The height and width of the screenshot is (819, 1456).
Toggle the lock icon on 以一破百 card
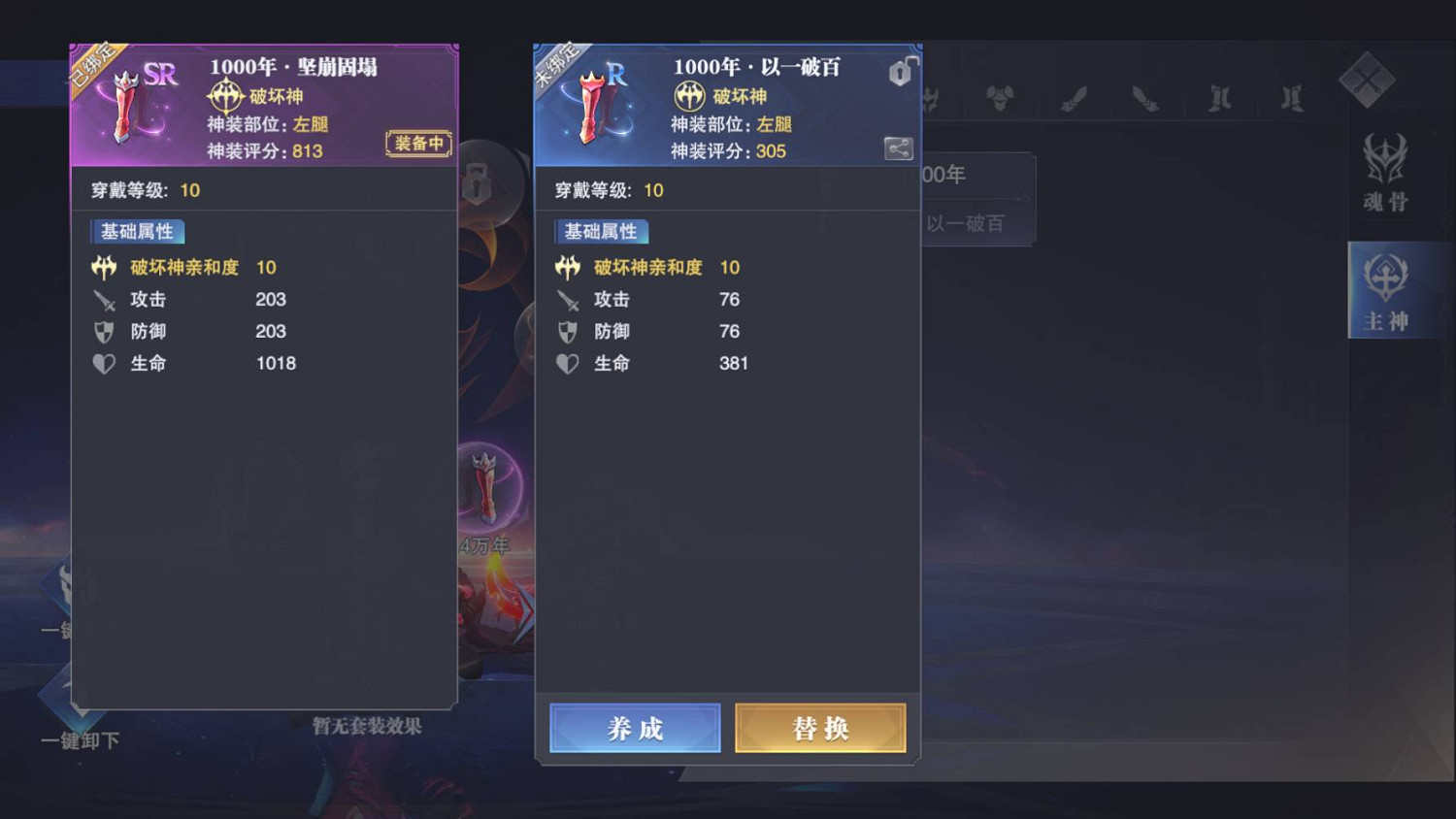[899, 73]
